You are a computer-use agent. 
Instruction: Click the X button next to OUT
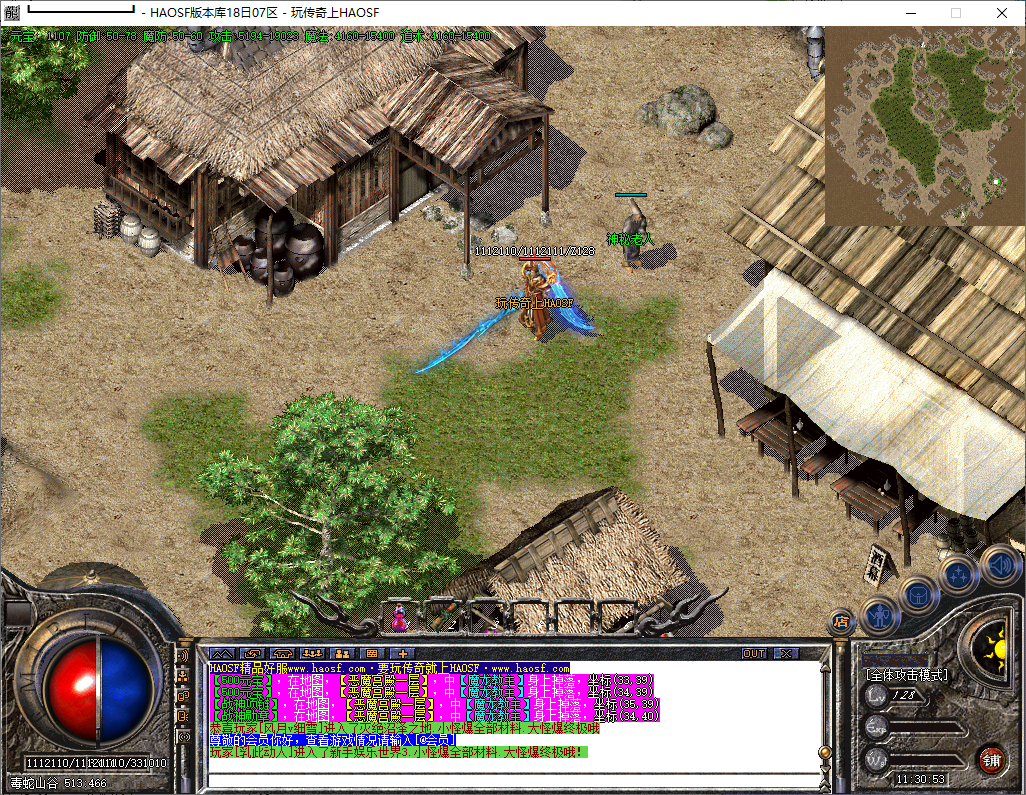(x=786, y=653)
